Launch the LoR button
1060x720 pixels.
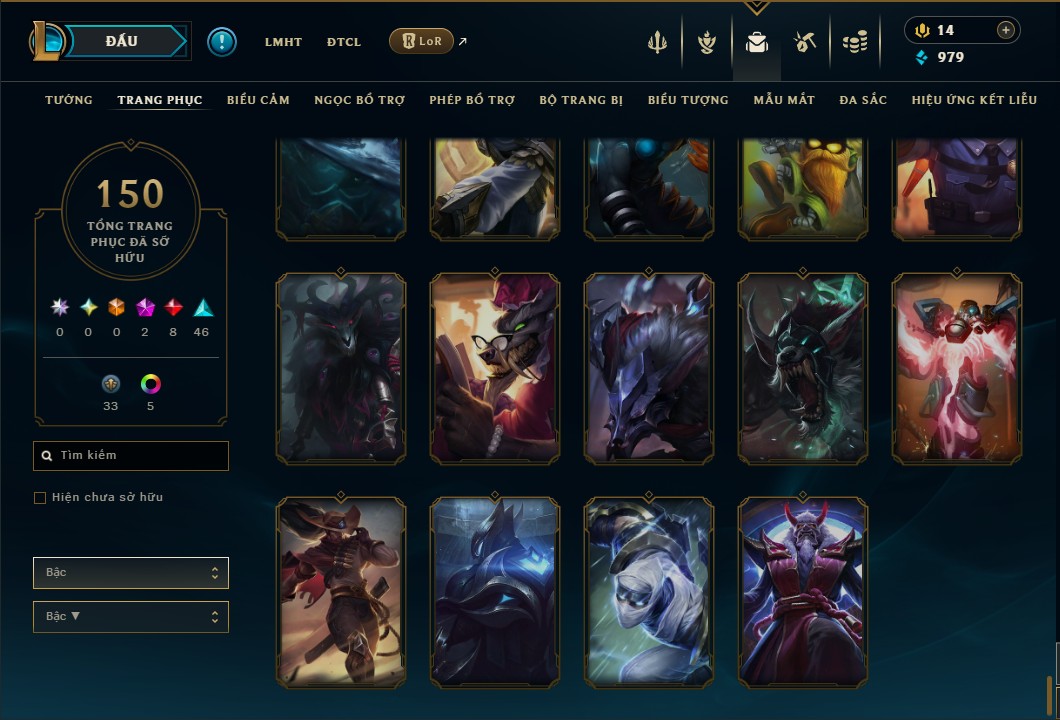421,41
